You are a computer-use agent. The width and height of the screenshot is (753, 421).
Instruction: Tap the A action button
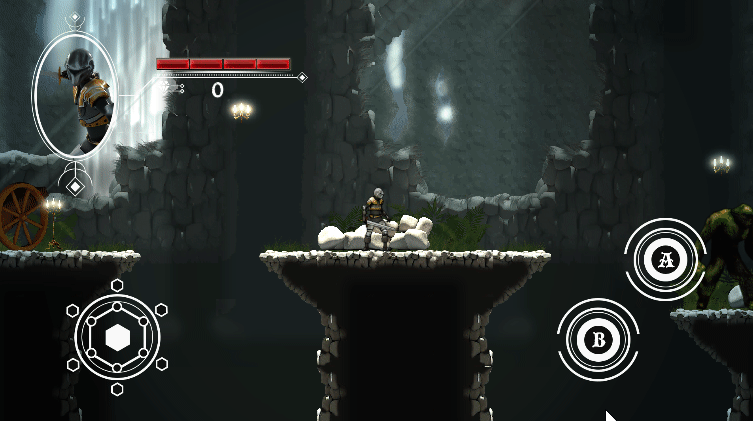(x=666, y=260)
